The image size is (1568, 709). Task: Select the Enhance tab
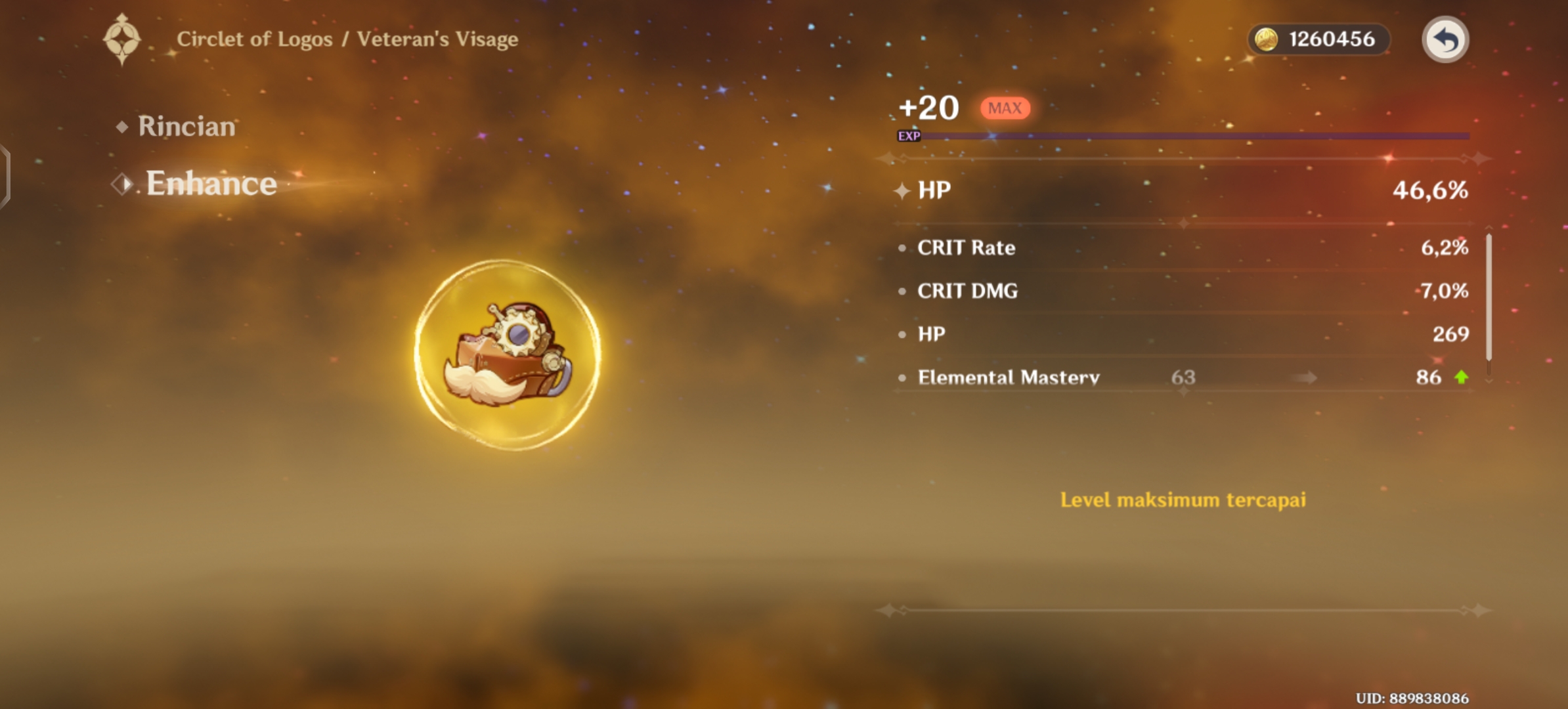pos(210,183)
